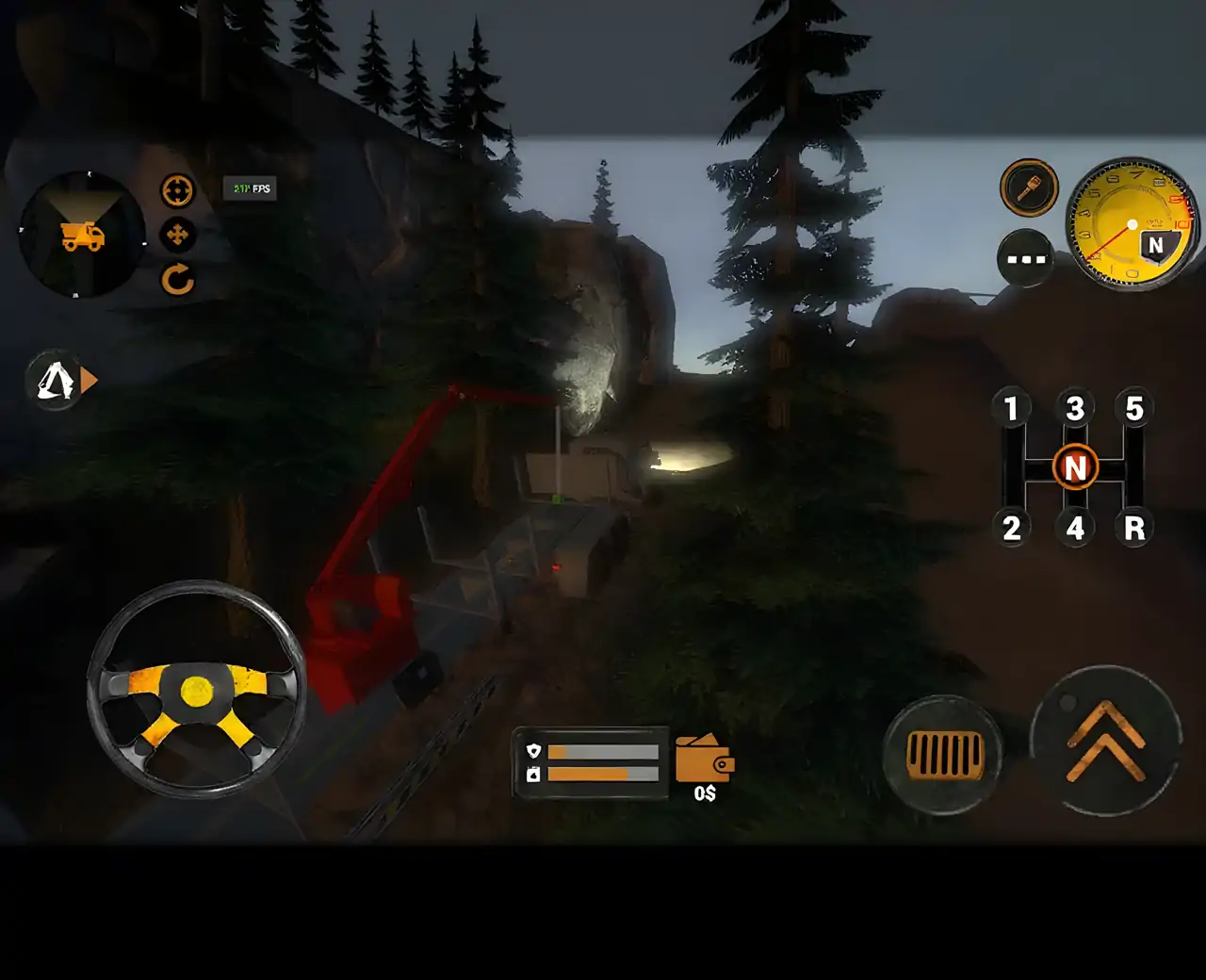Screen dimensions: 1206x980
Task: Tap the double-arrow accelerator pedal
Action: (x=1106, y=741)
